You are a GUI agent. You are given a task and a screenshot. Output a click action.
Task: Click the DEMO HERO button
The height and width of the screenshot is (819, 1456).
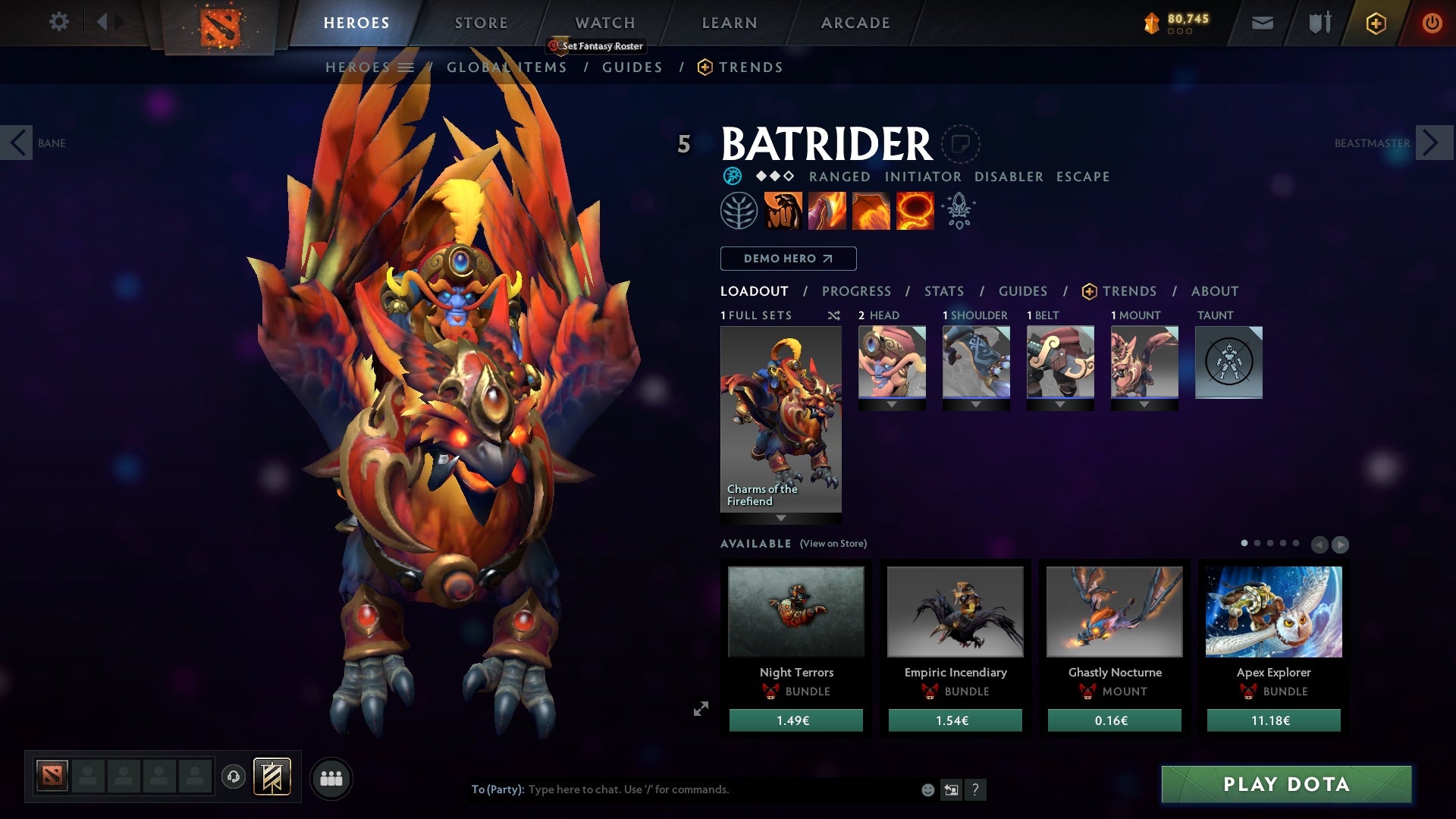(x=787, y=259)
